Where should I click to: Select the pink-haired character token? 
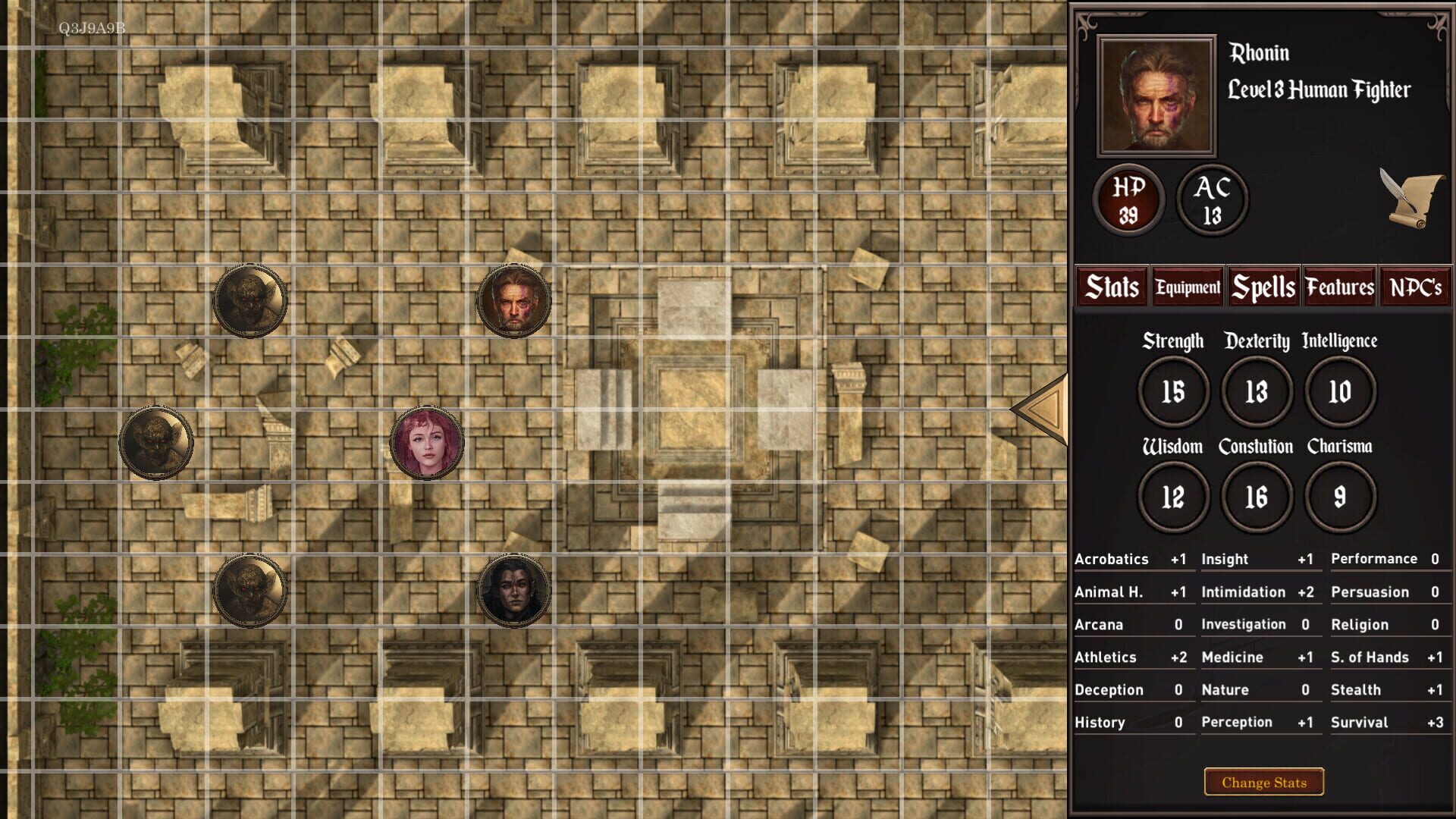(427, 444)
